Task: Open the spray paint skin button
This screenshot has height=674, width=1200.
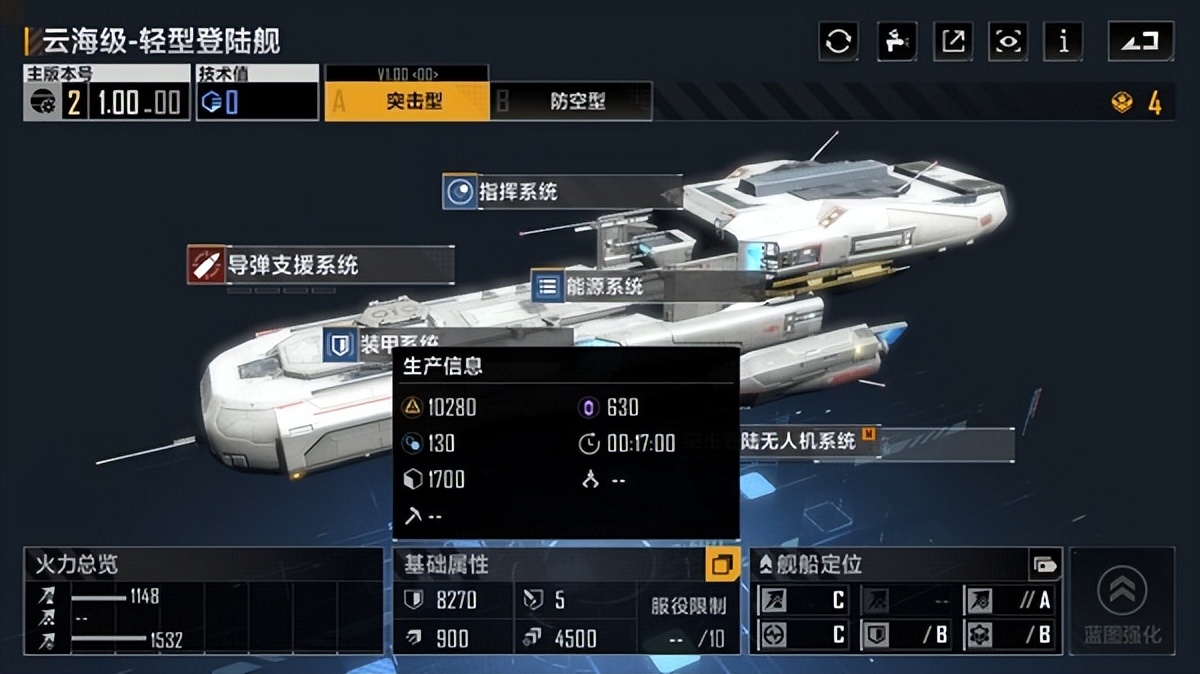Action: (896, 42)
